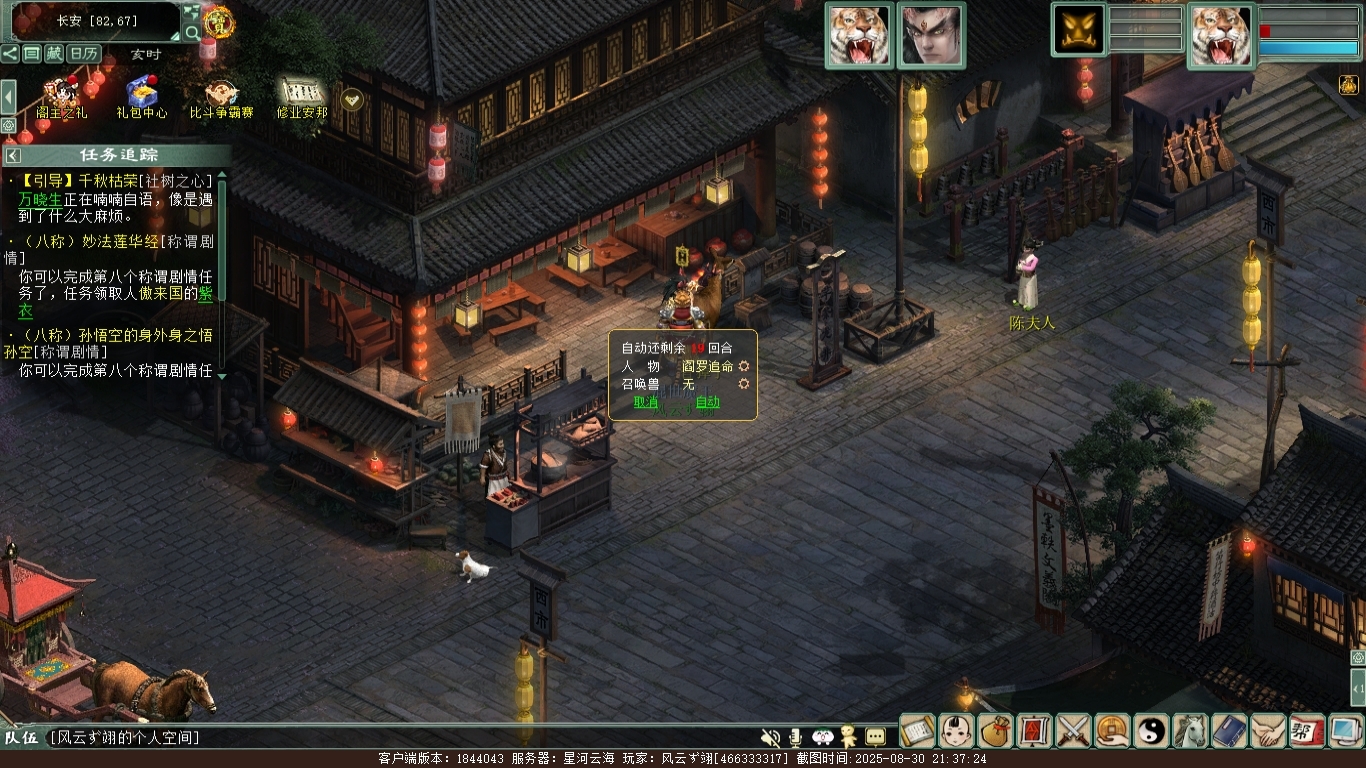The width and height of the screenshot is (1366, 768).
Task: Collapse the 任务追踪 quest tracker panel
Action: tap(13, 155)
